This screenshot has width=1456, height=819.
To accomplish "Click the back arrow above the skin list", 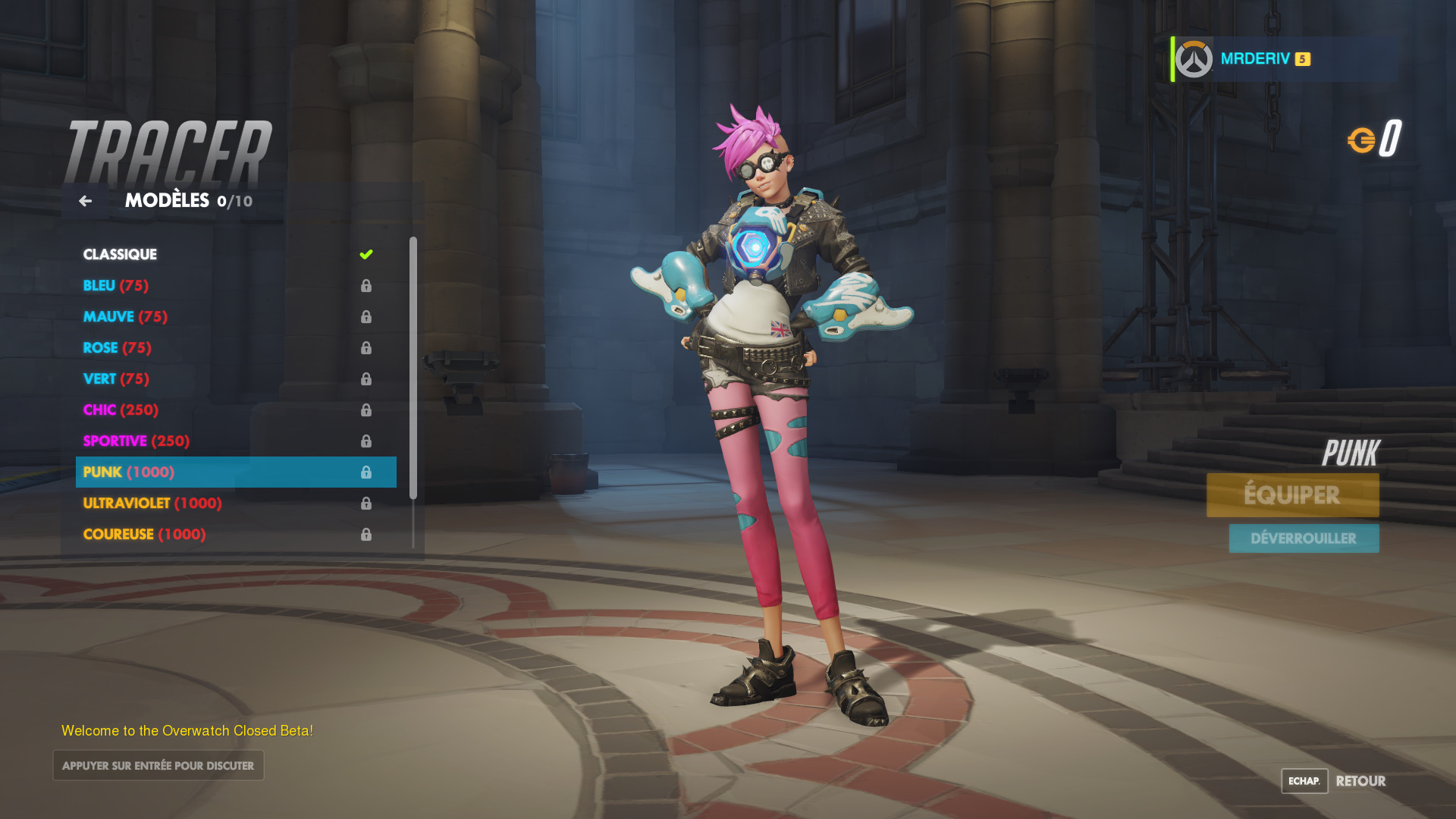I will (84, 200).
